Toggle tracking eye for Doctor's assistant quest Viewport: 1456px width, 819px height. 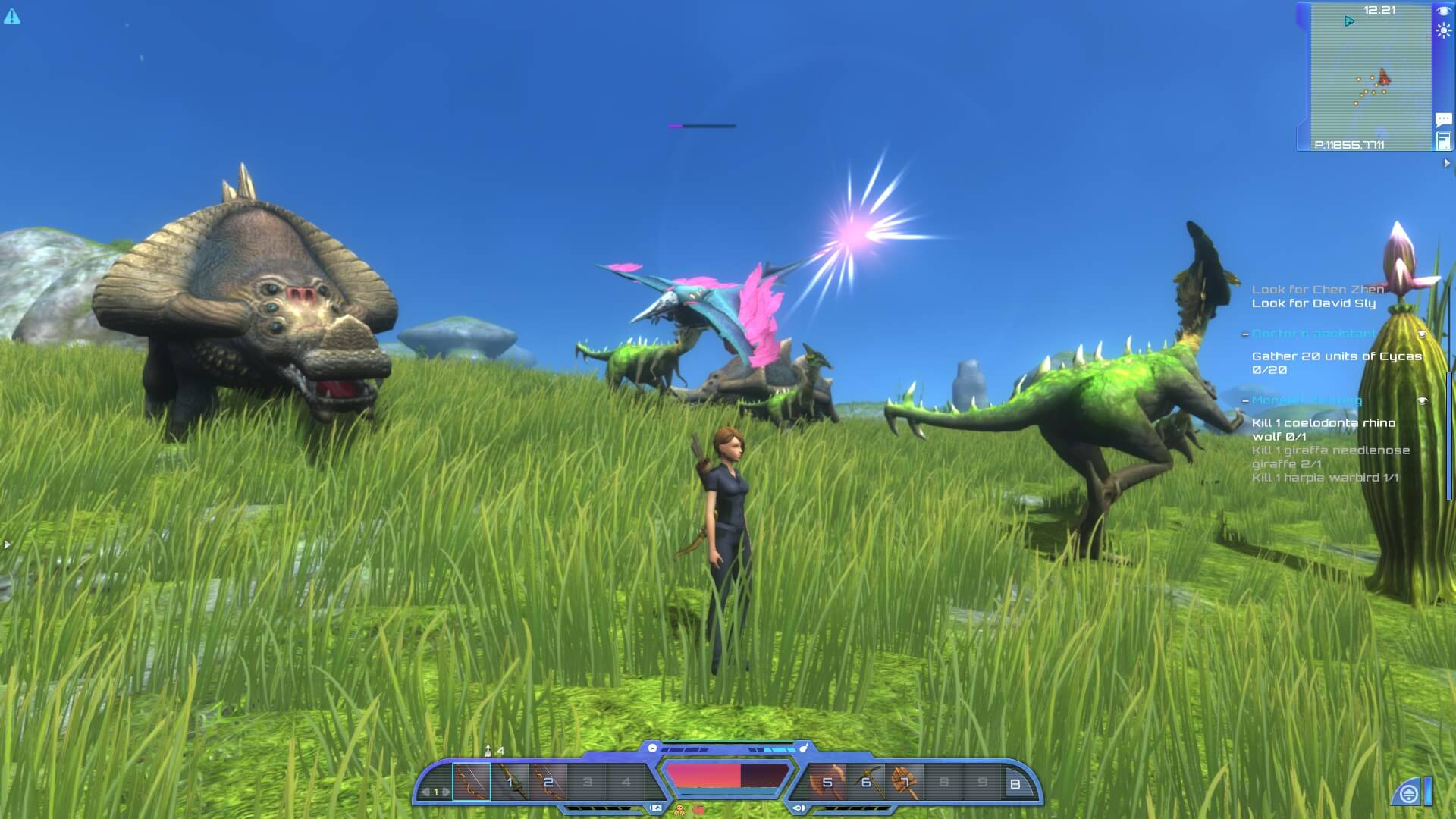1422,334
